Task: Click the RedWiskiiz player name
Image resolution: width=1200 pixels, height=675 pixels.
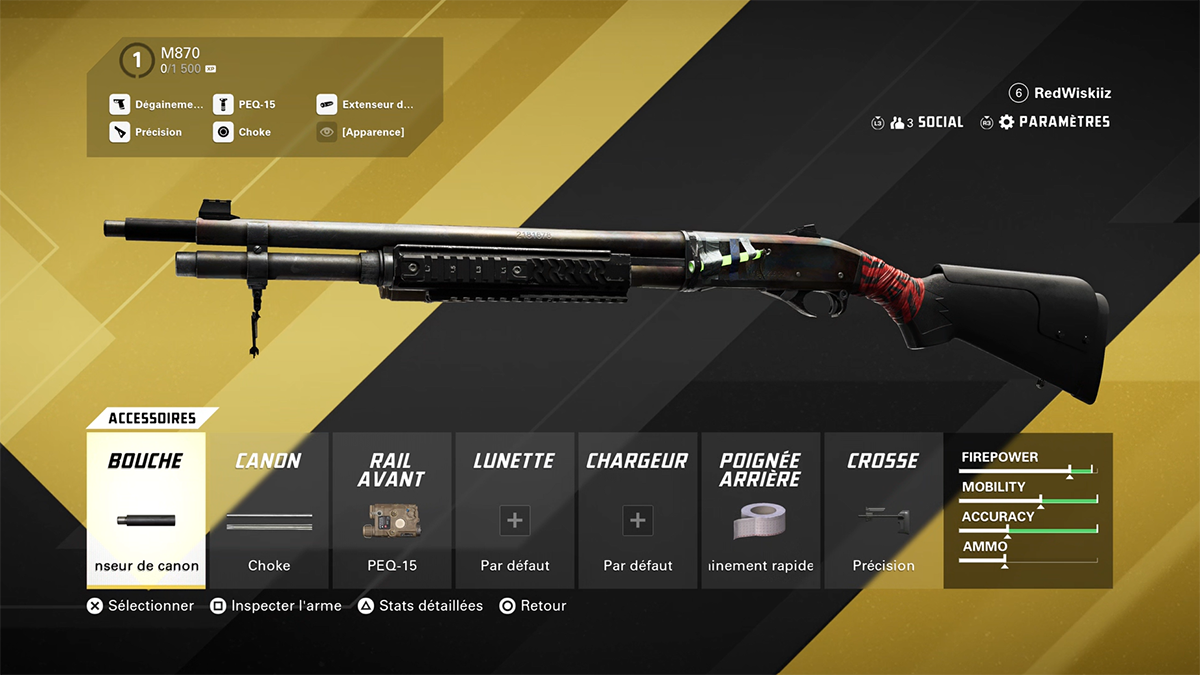Action: pos(1072,93)
